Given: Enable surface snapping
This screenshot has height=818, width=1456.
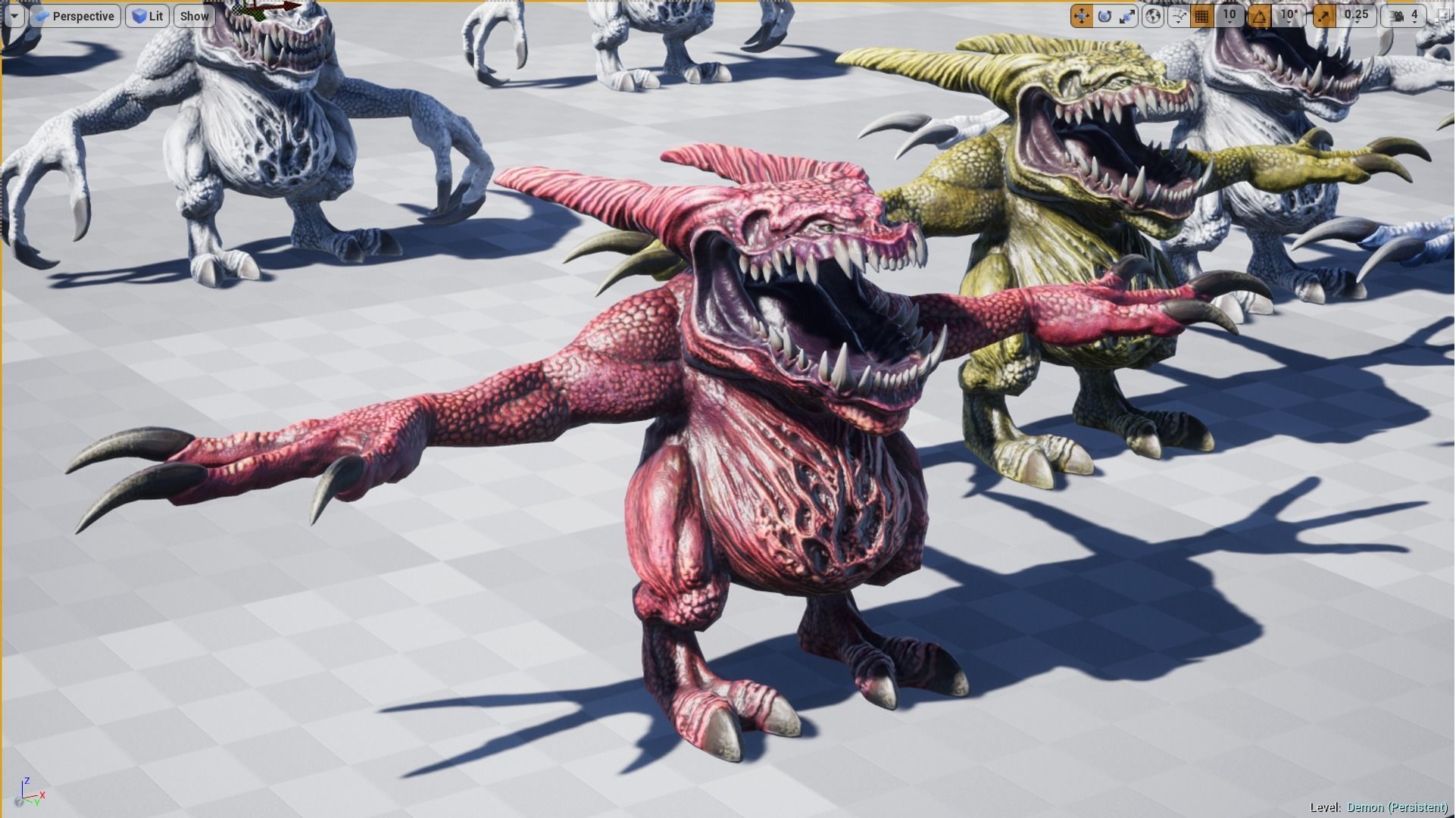Looking at the screenshot, I should coord(1176,15).
